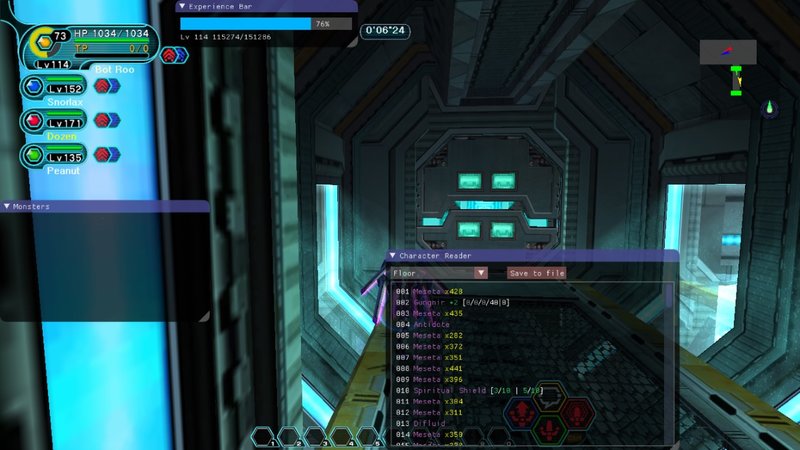Screen dimensions: 800x450
Task: Collapse the Monsters window
Action: (8, 206)
